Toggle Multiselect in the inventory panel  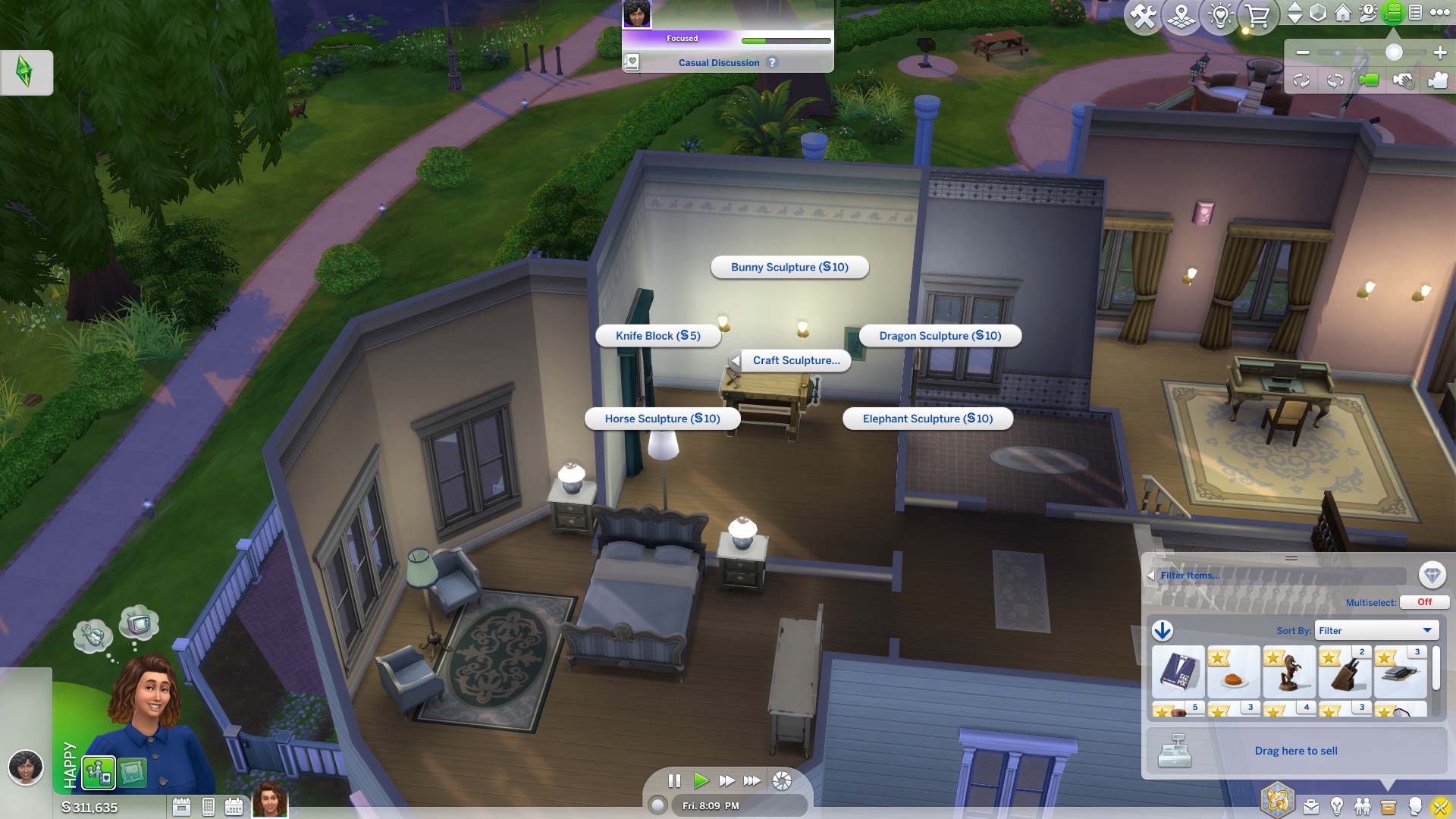coord(1424,601)
